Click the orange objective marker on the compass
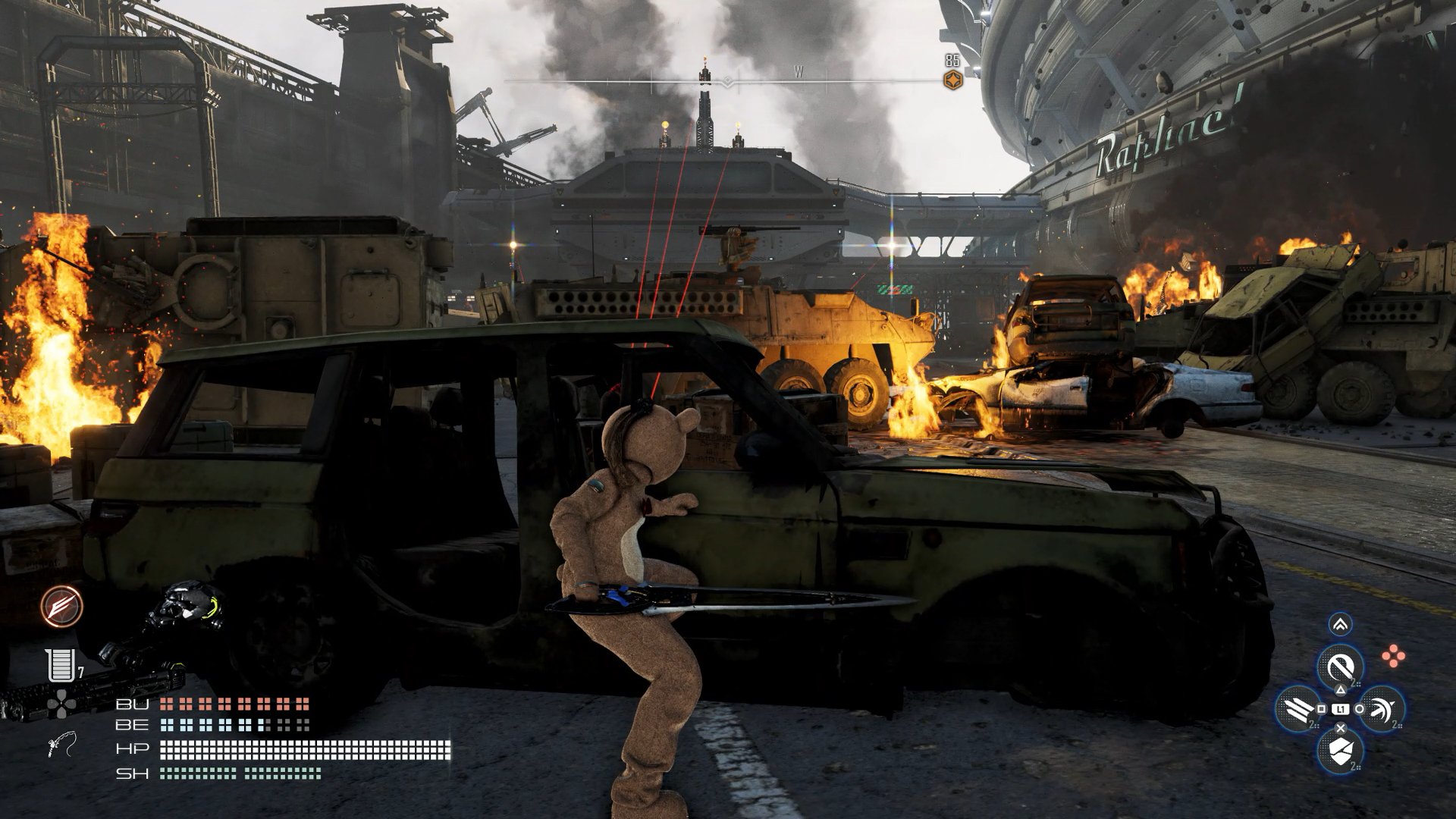The width and height of the screenshot is (1456, 819). click(952, 80)
